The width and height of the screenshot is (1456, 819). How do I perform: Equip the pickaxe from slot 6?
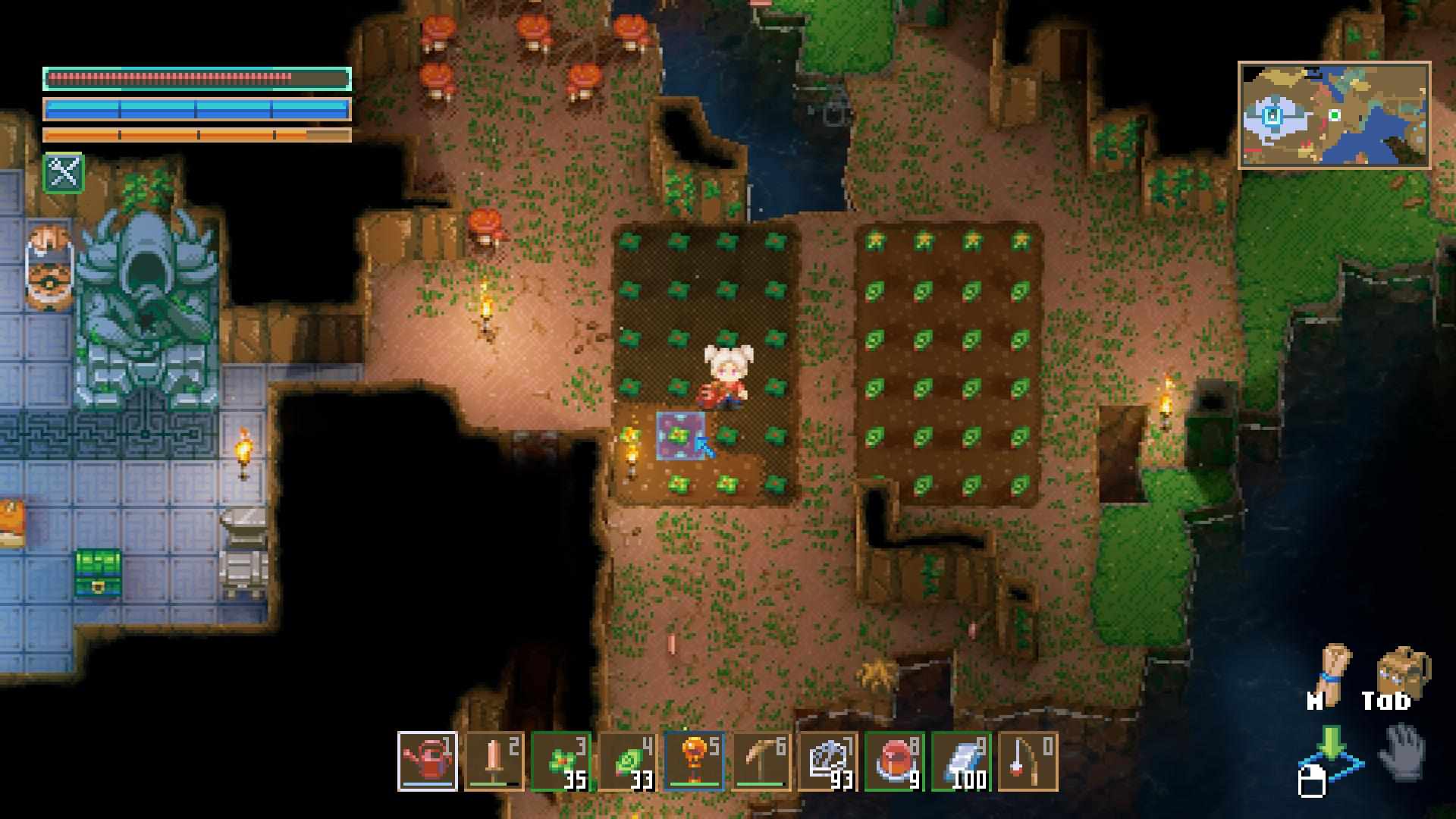point(761,761)
